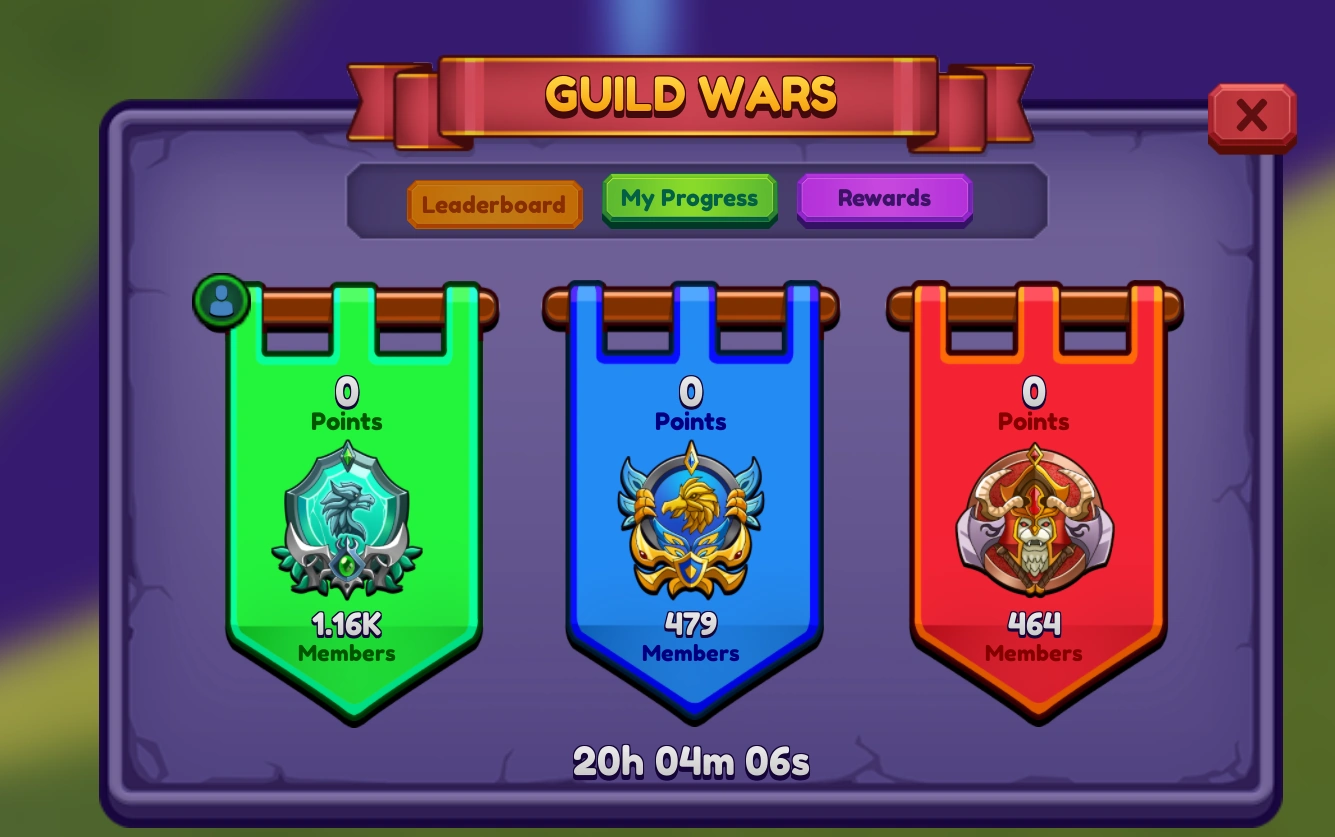
Task: Click the Guild Wars ribbon title
Action: pyautogui.click(x=691, y=94)
